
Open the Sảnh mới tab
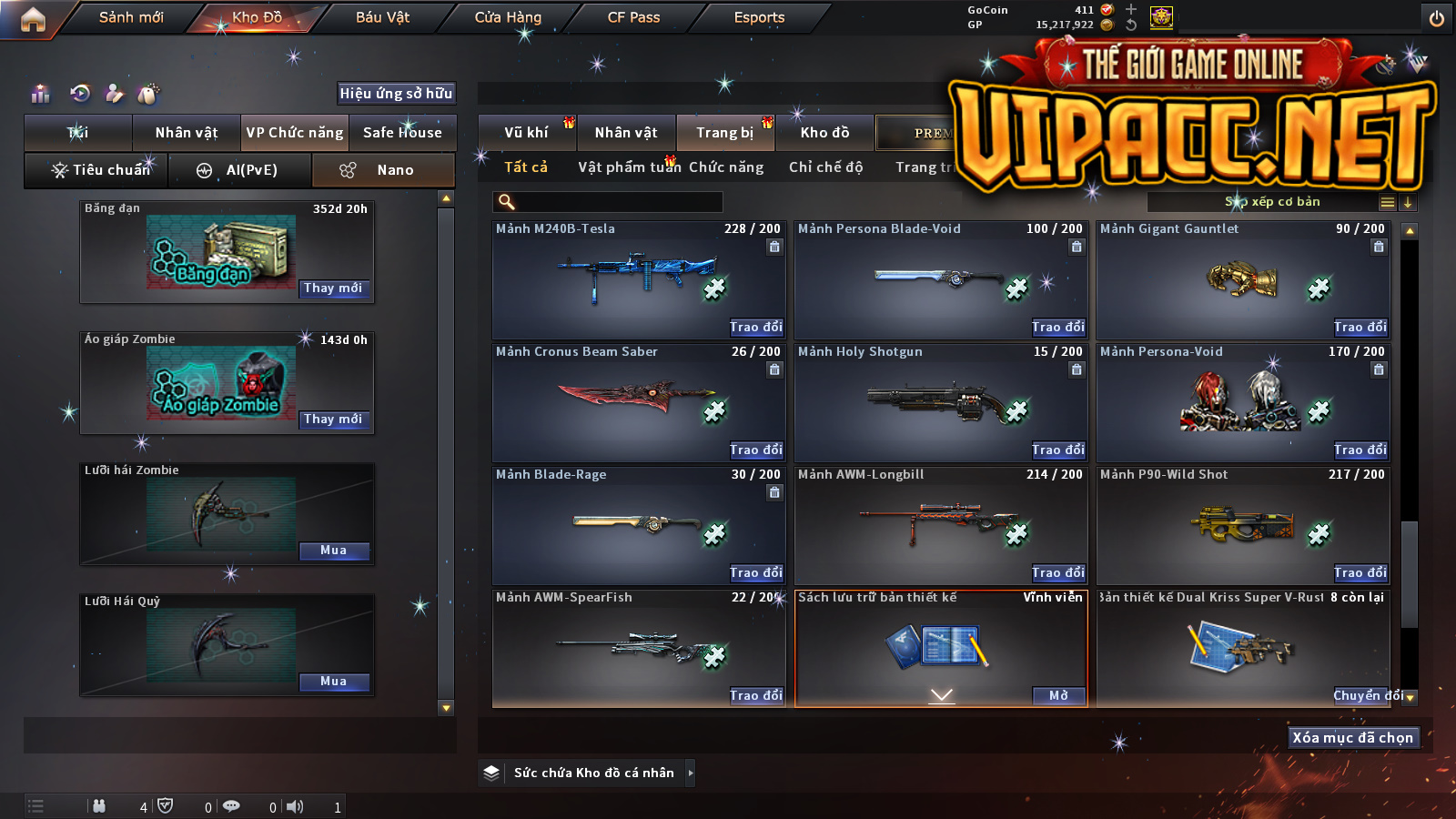point(131,17)
